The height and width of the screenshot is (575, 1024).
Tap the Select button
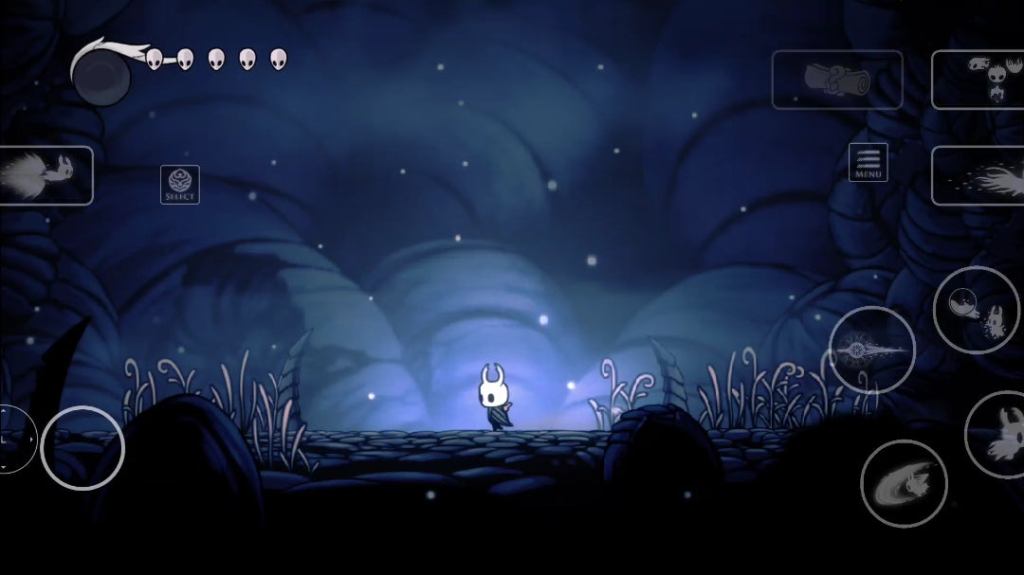click(x=180, y=185)
